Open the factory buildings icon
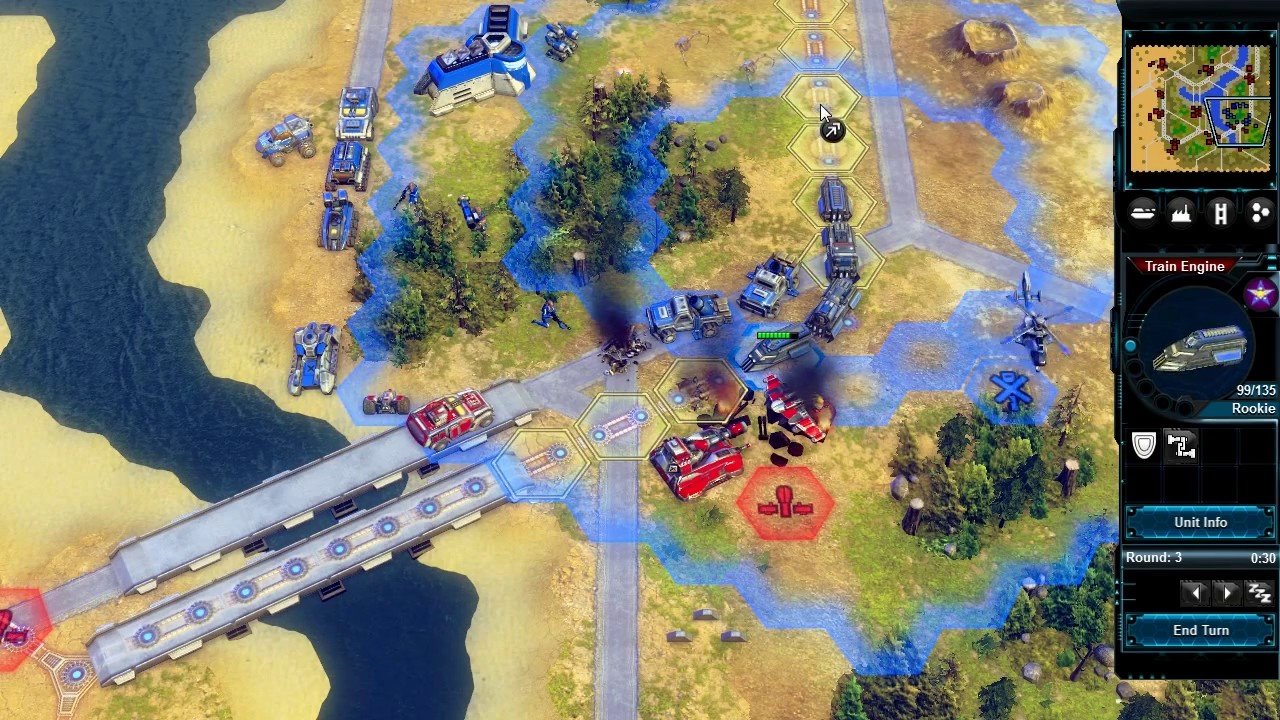 (x=1181, y=212)
